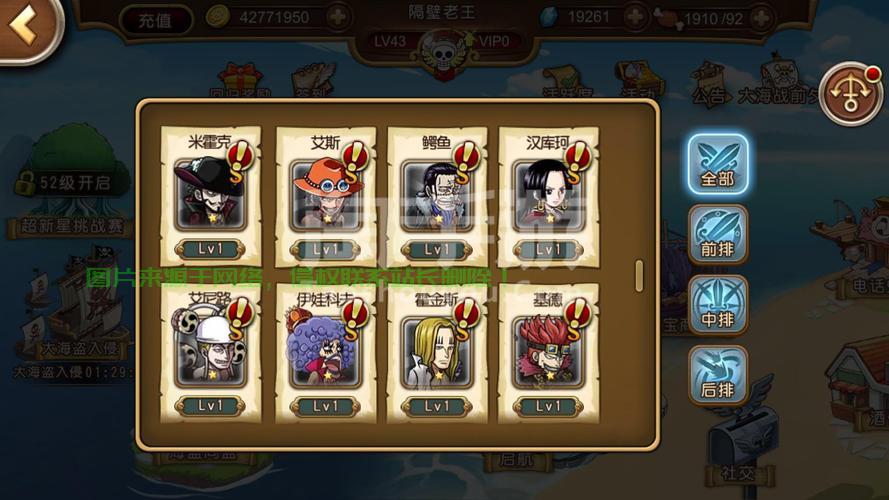The height and width of the screenshot is (500, 889).
Task: Select the 霍金斯 hero card
Action: [x=435, y=352]
